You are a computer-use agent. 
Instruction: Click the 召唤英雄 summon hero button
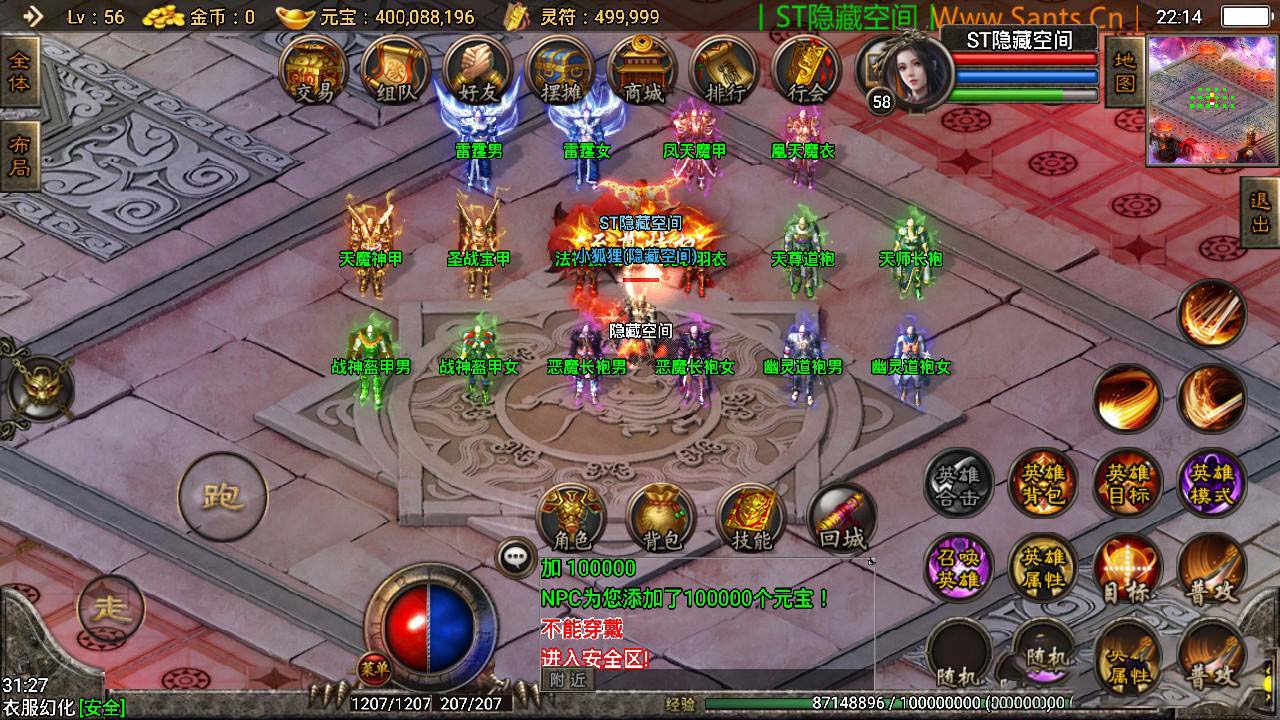[x=958, y=568]
